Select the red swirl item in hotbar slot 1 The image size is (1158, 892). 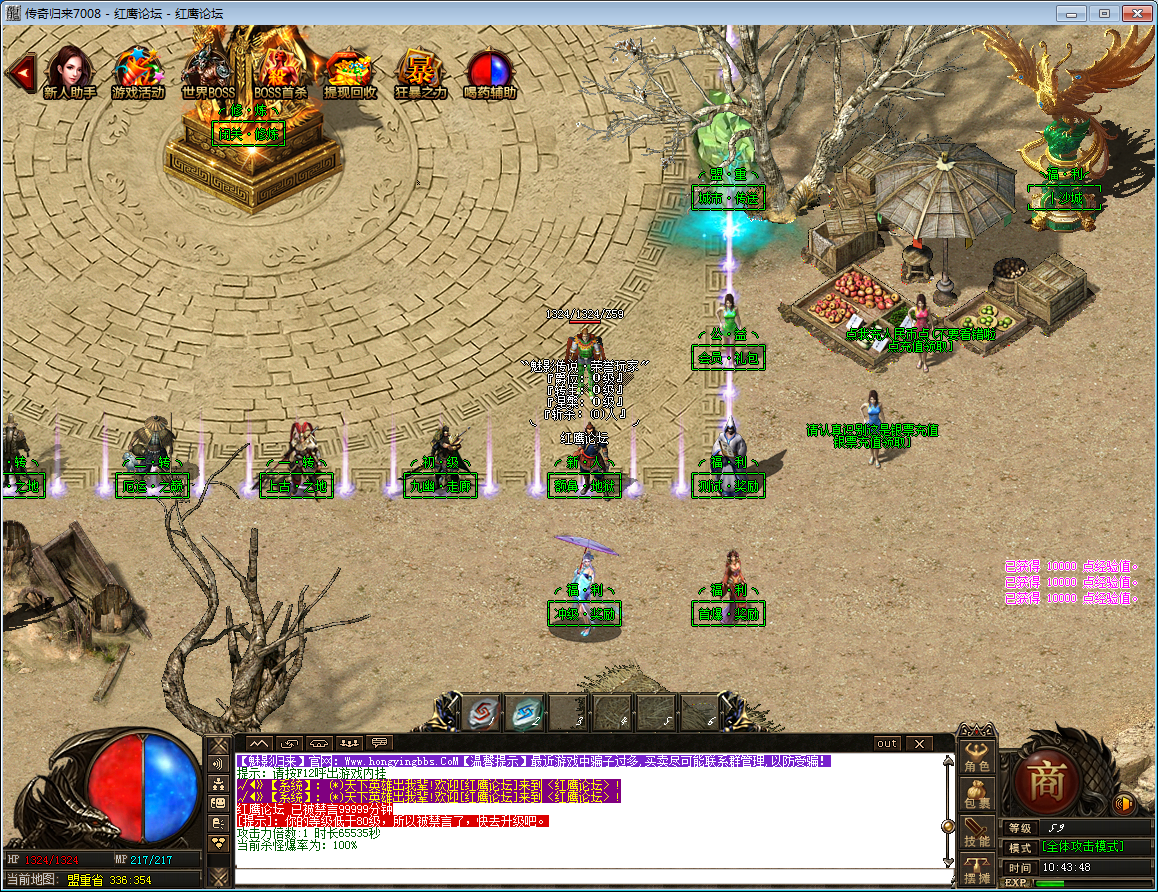click(484, 712)
